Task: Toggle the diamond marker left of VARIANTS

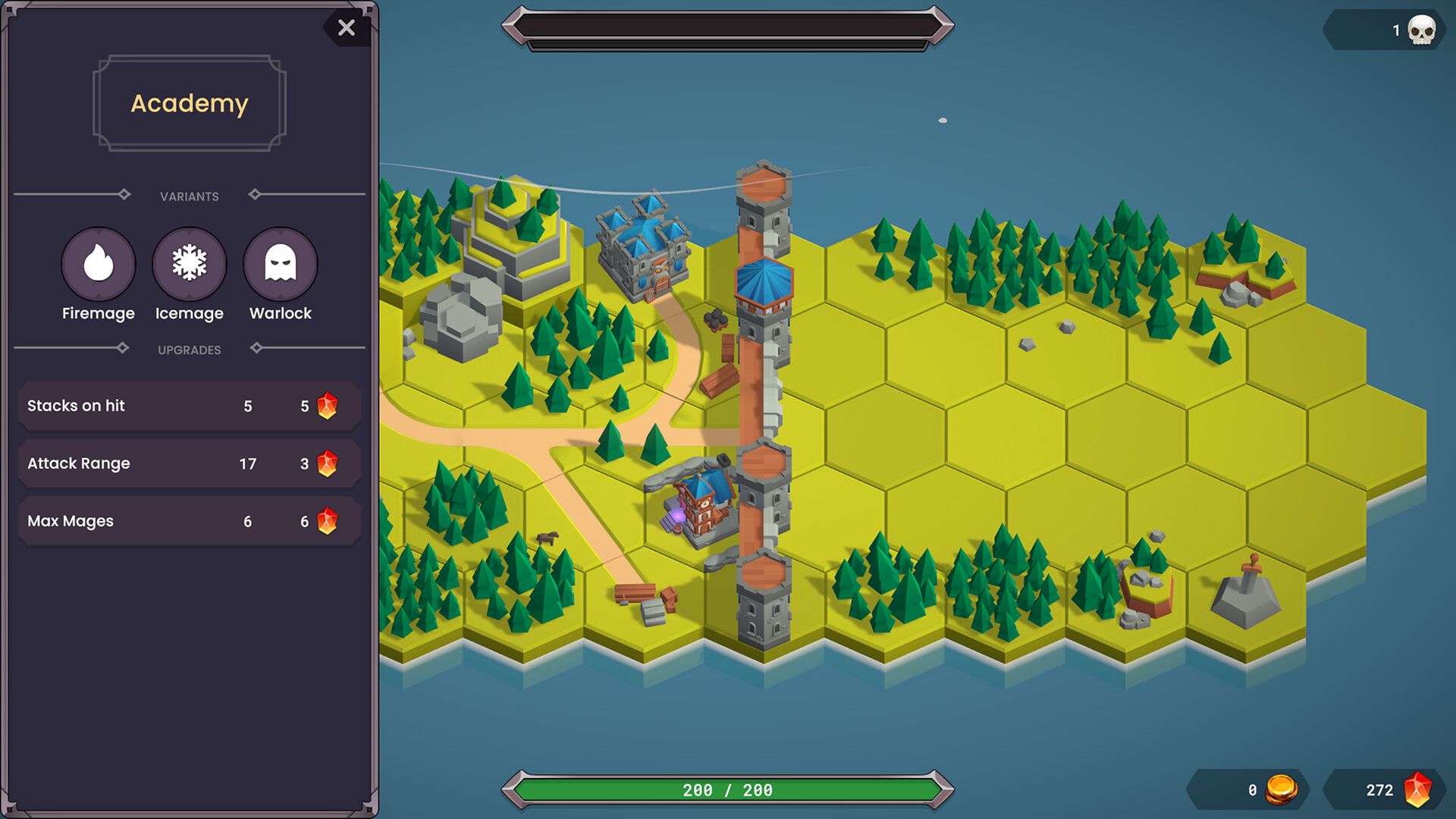Action: (124, 195)
